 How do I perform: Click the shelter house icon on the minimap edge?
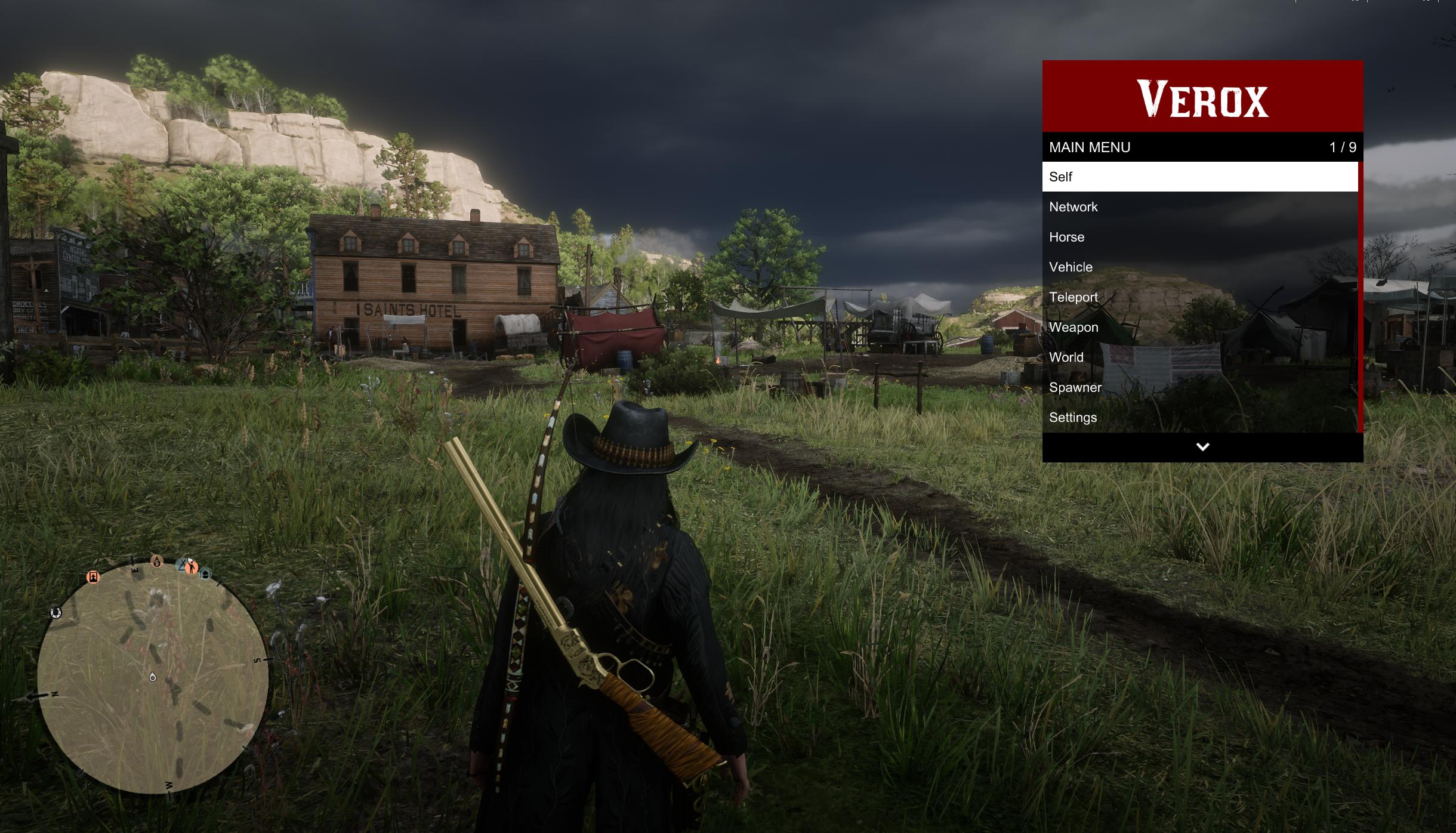click(205, 575)
